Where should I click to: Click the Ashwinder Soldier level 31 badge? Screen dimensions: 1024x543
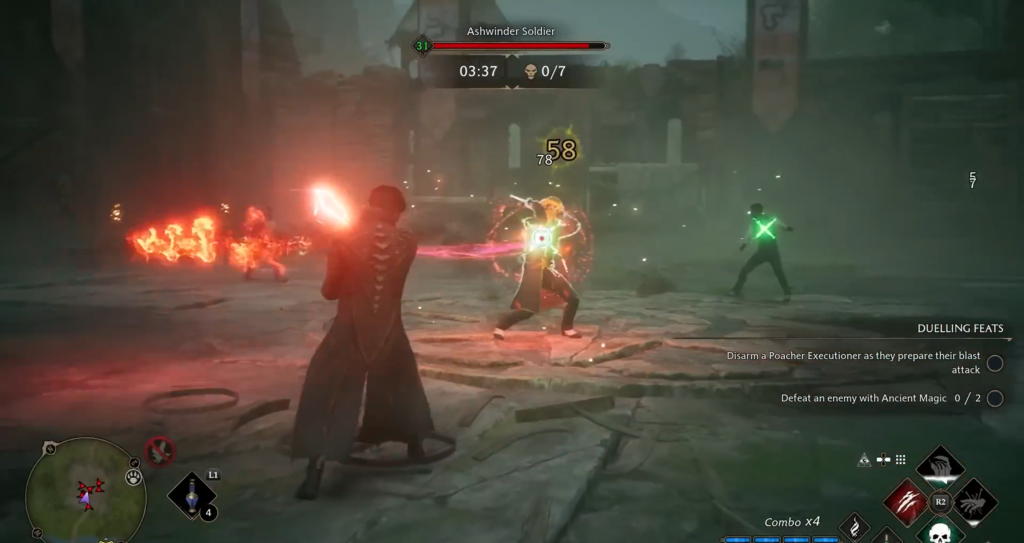pyautogui.click(x=422, y=46)
